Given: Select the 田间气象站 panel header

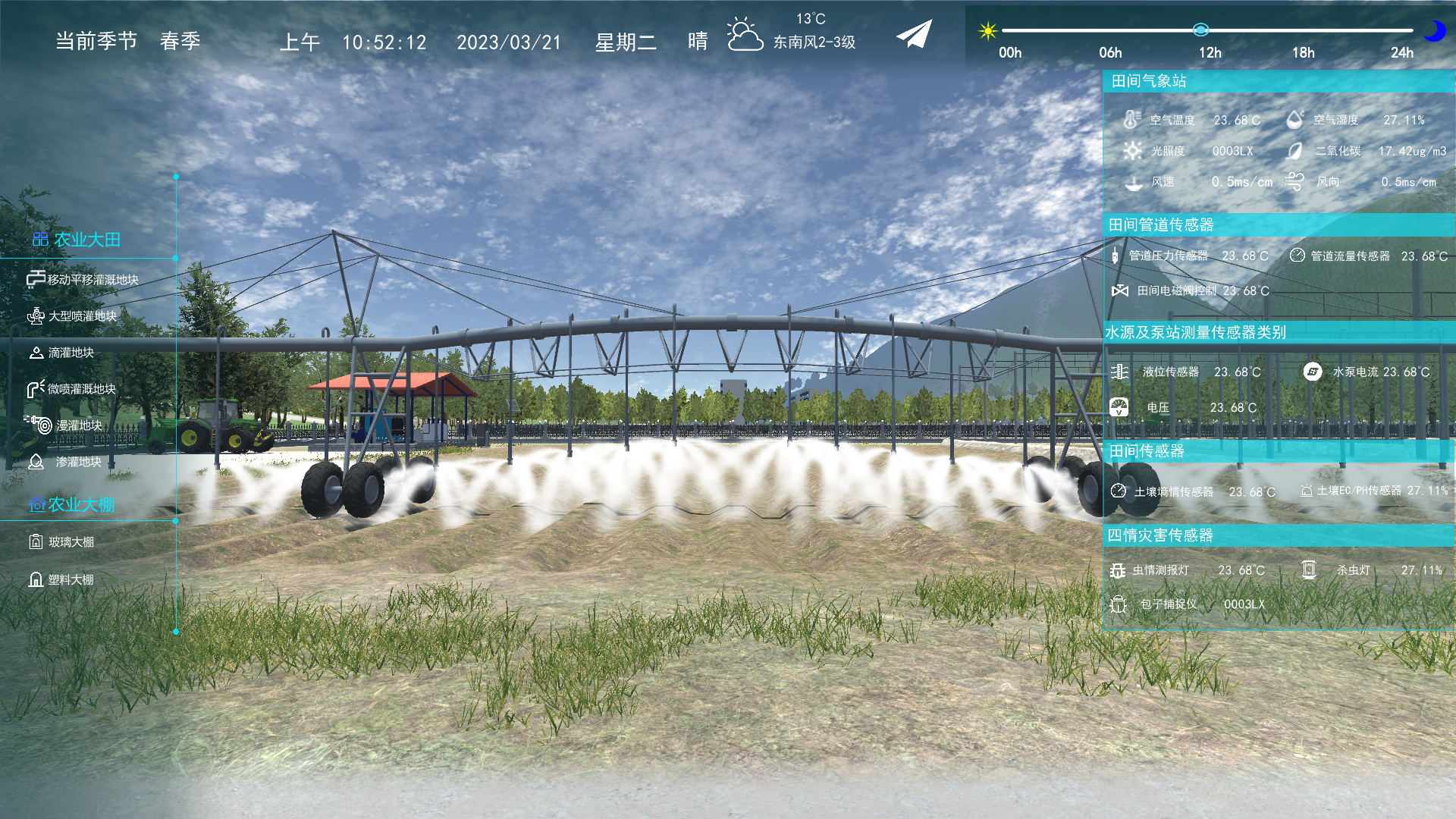Looking at the screenshot, I should pyautogui.click(x=1148, y=81).
